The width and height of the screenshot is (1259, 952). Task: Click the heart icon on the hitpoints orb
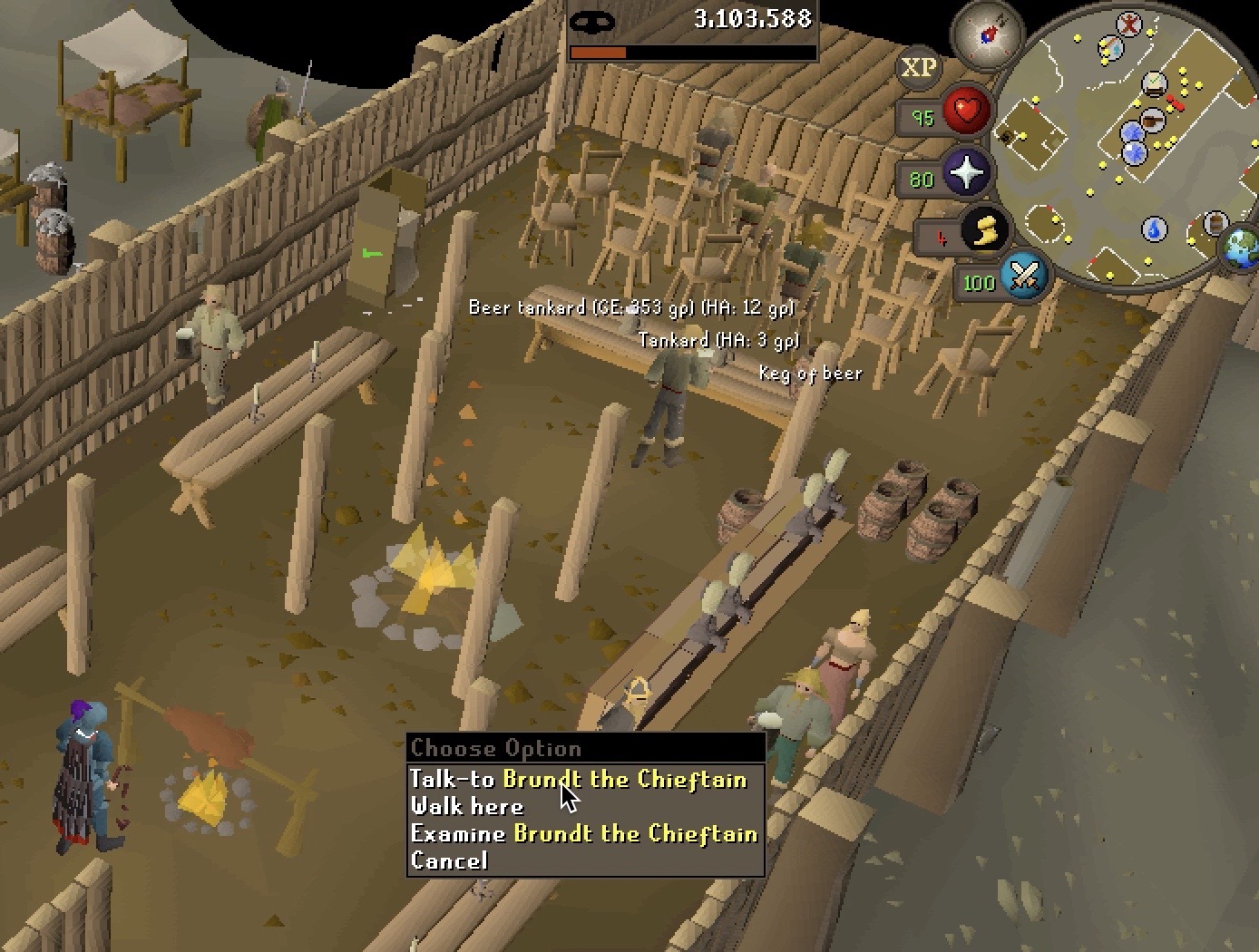tap(967, 112)
